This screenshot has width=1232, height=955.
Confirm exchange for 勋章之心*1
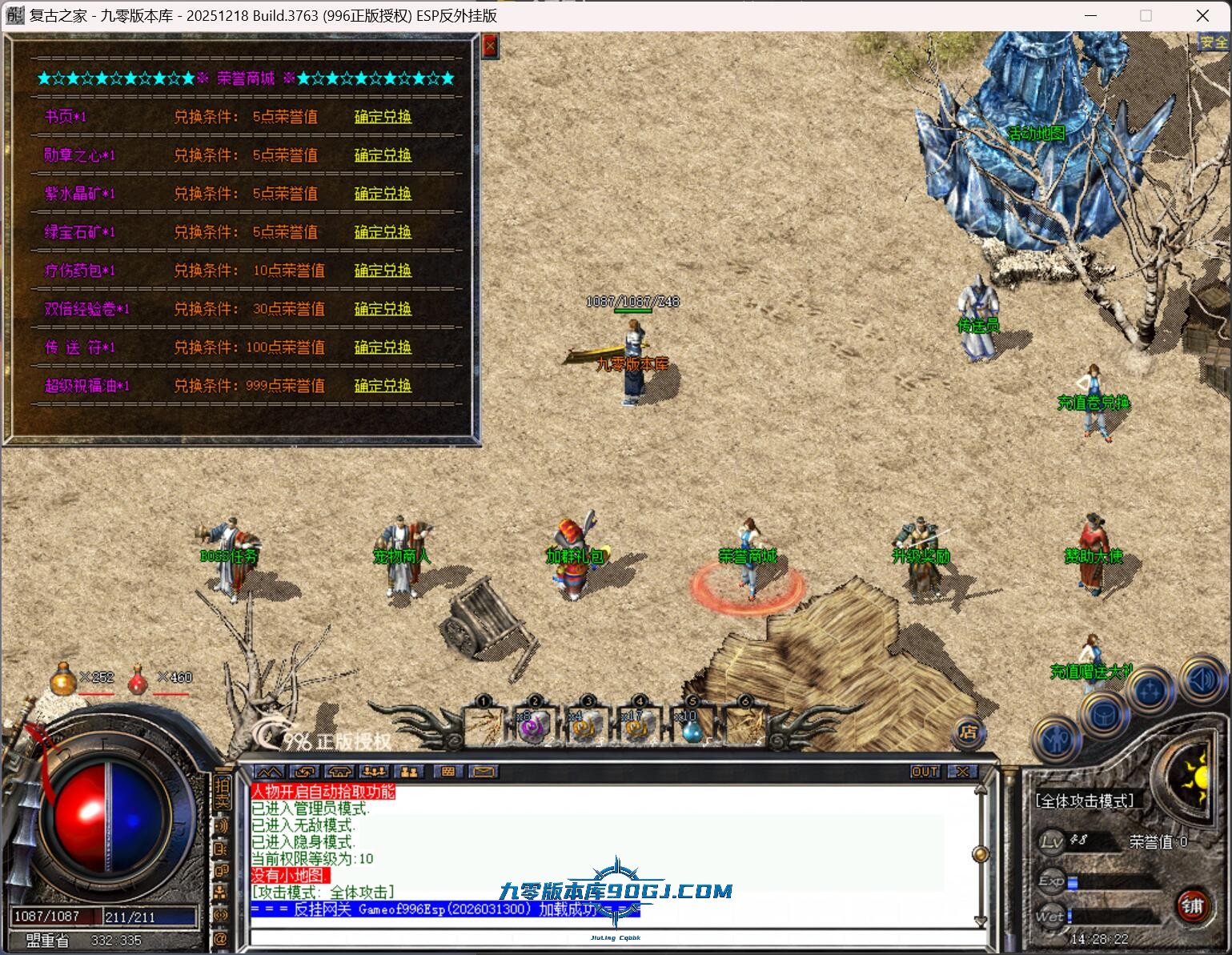(383, 155)
